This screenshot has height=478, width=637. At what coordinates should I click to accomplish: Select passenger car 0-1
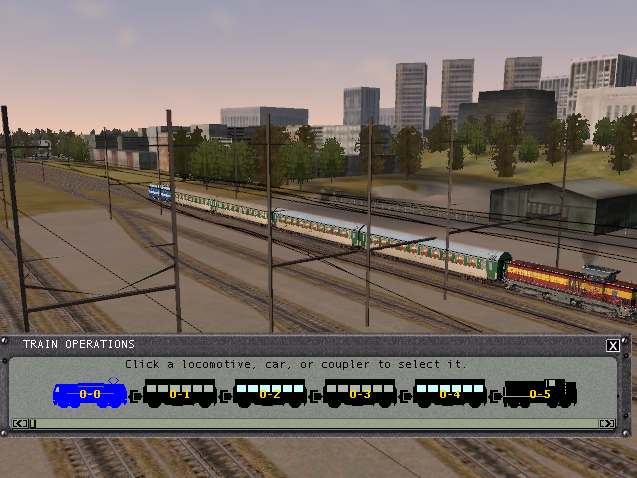pyautogui.click(x=180, y=394)
